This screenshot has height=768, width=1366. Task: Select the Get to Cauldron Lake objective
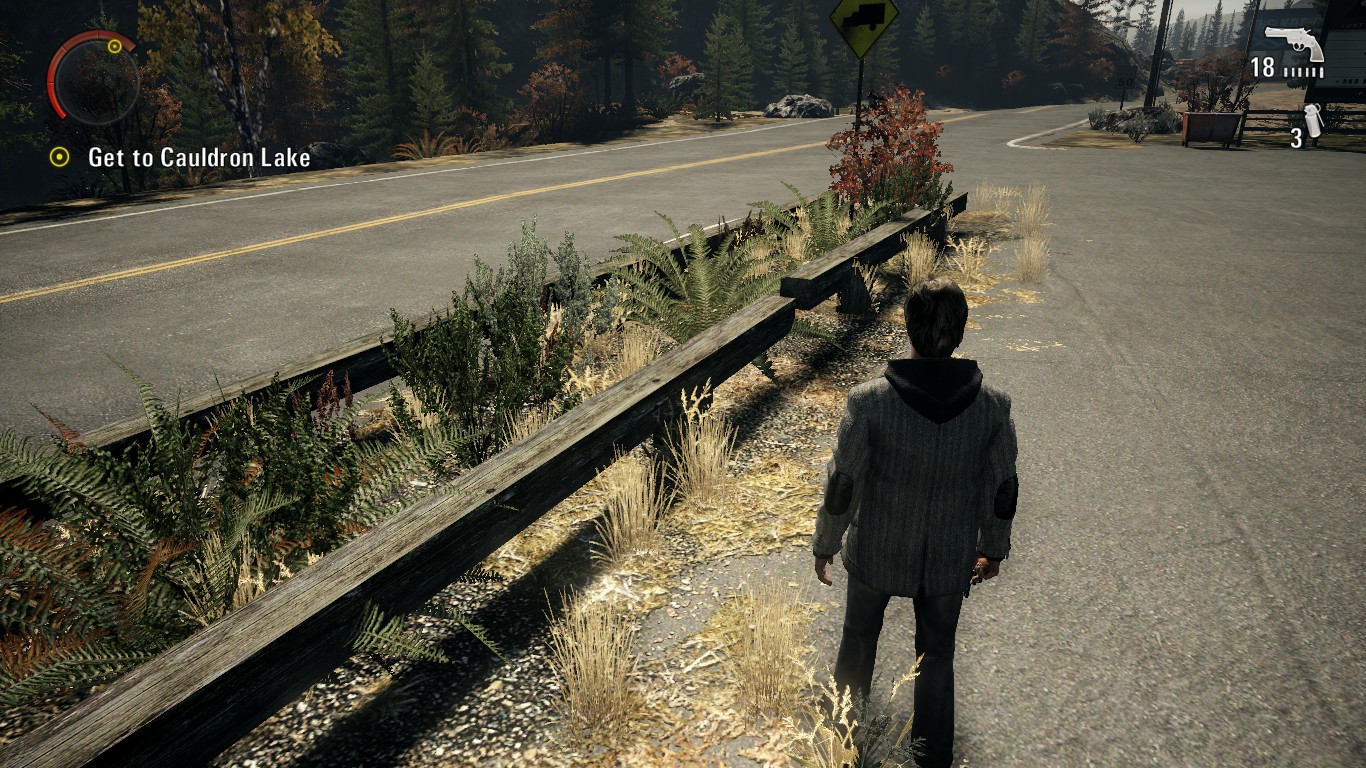(x=198, y=157)
